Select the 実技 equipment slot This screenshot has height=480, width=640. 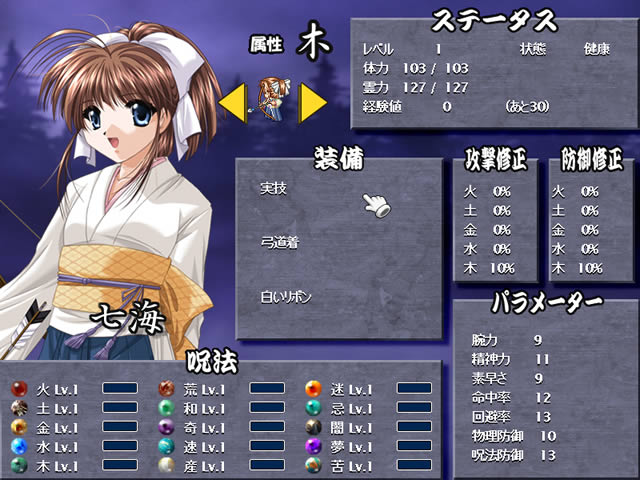[x=273, y=187]
